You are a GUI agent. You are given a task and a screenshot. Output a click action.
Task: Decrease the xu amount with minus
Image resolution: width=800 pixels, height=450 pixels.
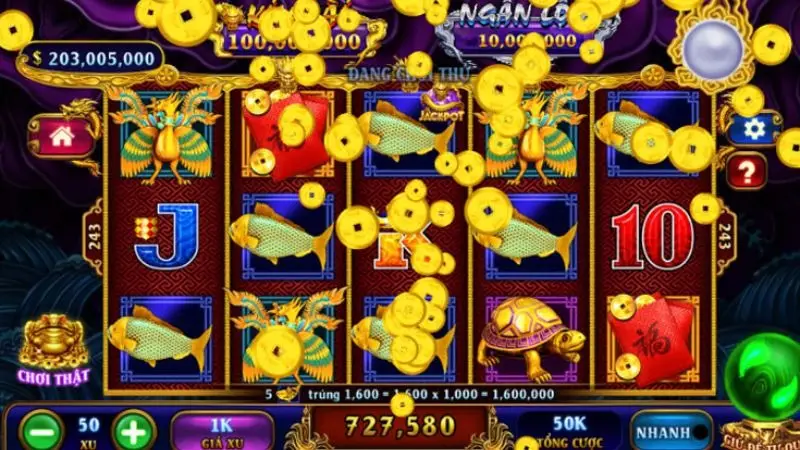point(39,432)
